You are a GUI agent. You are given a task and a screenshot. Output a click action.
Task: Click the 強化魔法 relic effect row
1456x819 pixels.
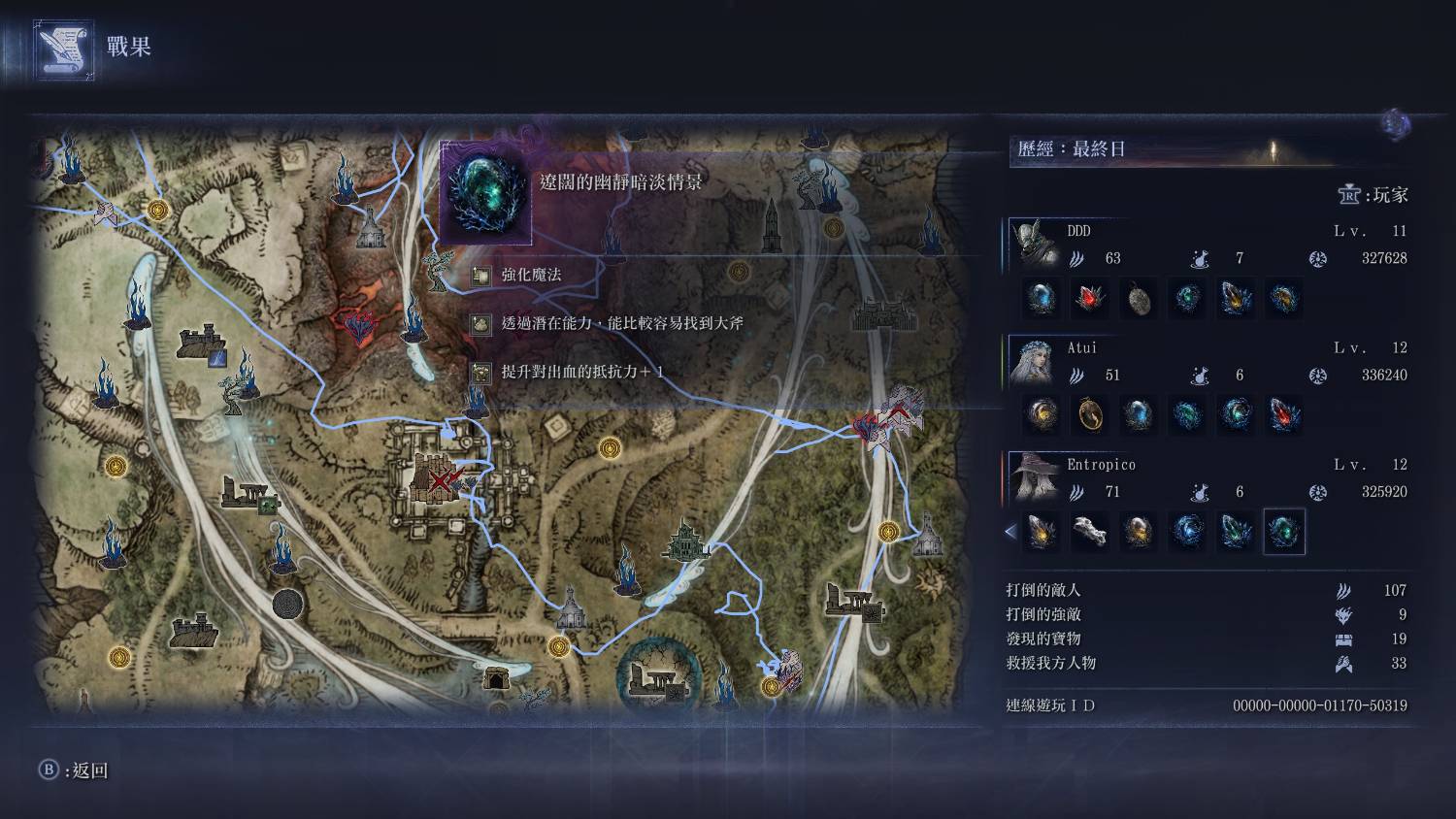(531, 276)
